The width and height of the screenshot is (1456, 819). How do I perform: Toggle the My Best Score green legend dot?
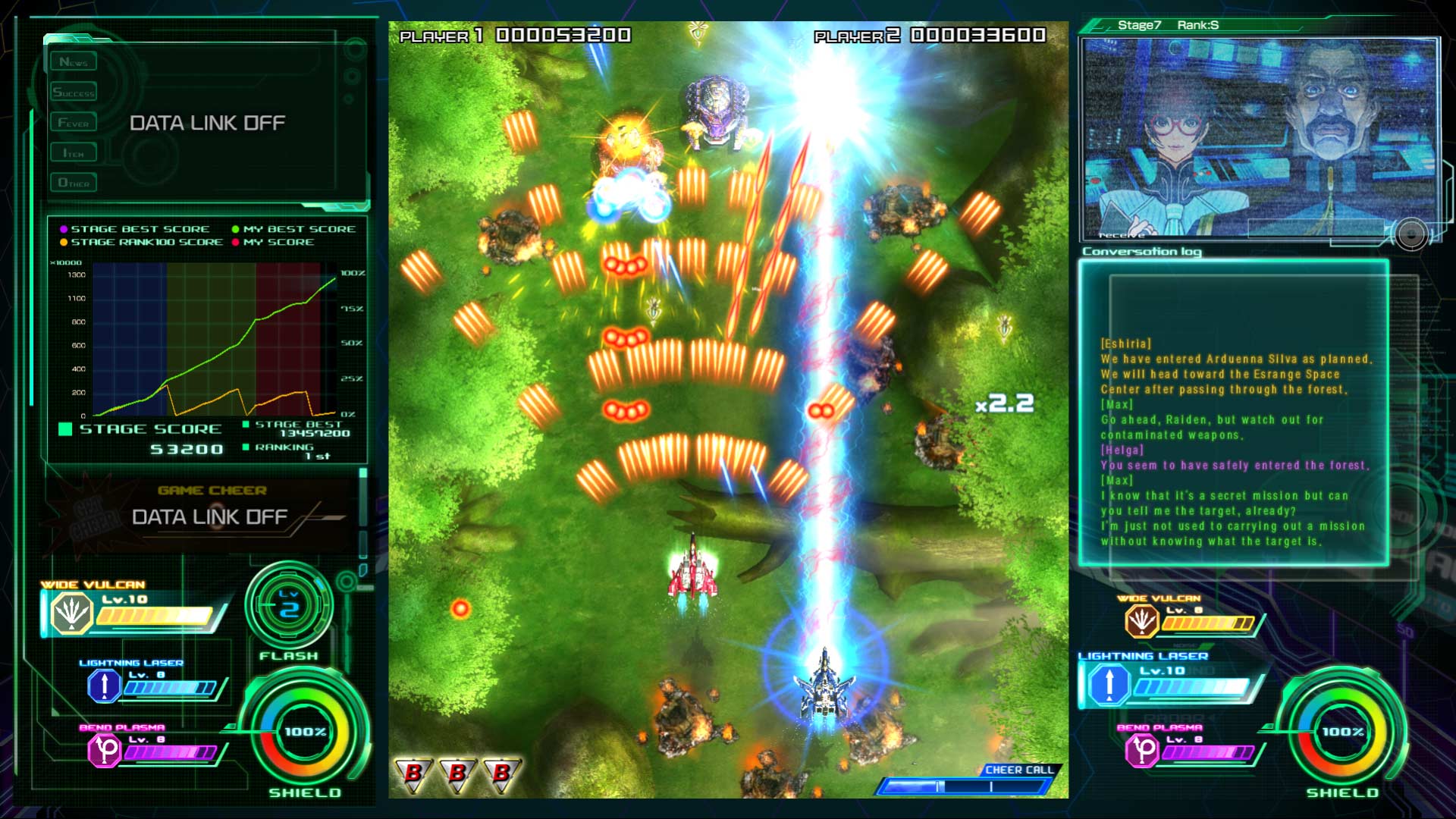(x=235, y=228)
